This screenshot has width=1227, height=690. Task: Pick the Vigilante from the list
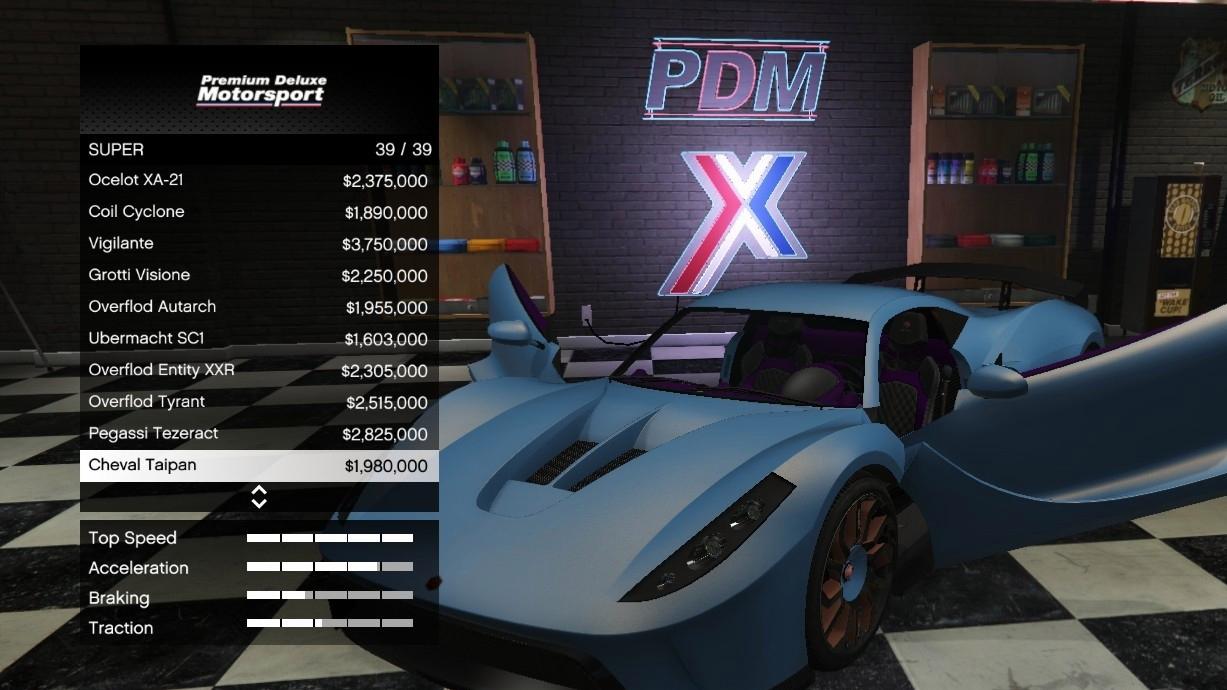coord(258,244)
